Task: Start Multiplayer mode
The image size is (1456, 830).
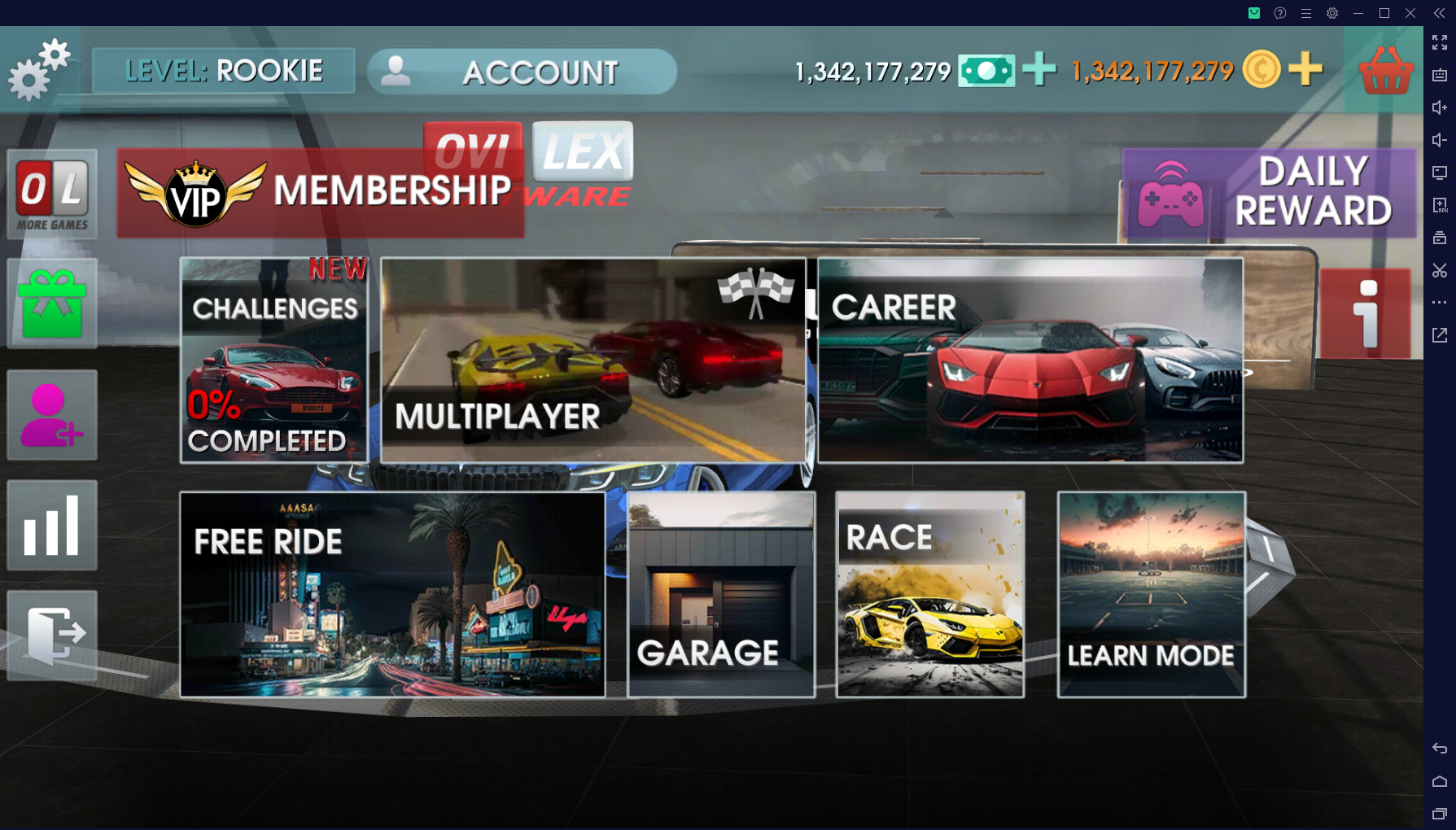Action: pos(593,360)
